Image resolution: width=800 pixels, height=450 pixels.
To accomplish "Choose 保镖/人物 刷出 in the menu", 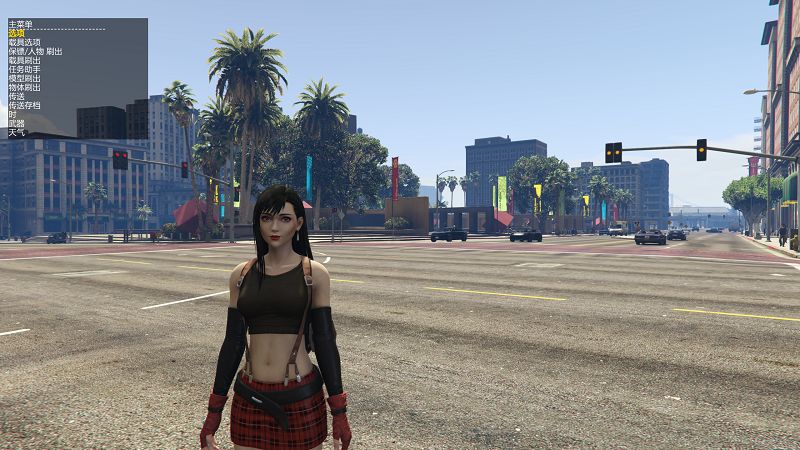I will [x=34, y=51].
